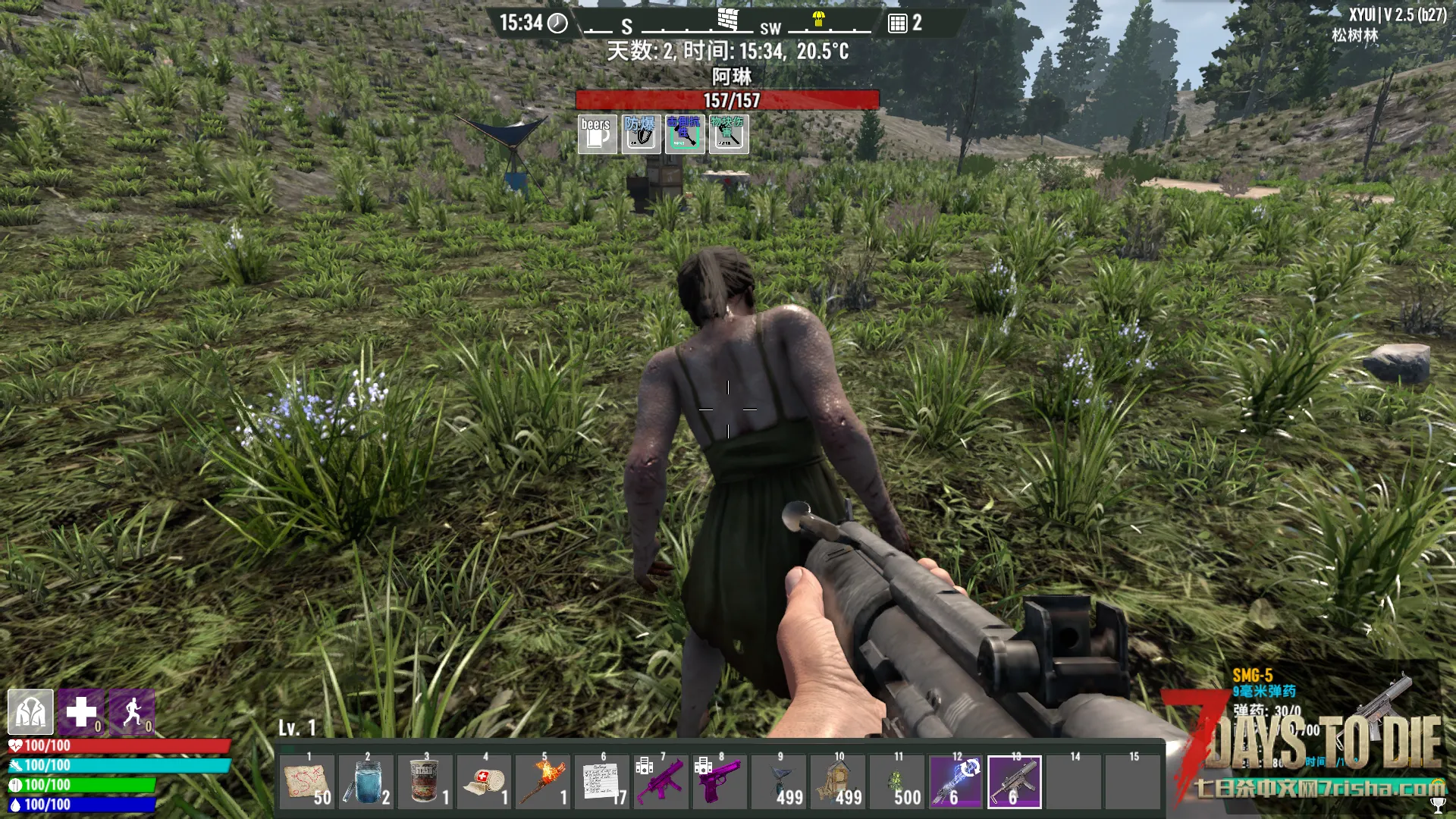Choose the canned food in slot 3
Image resolution: width=1456 pixels, height=819 pixels.
tap(425, 782)
